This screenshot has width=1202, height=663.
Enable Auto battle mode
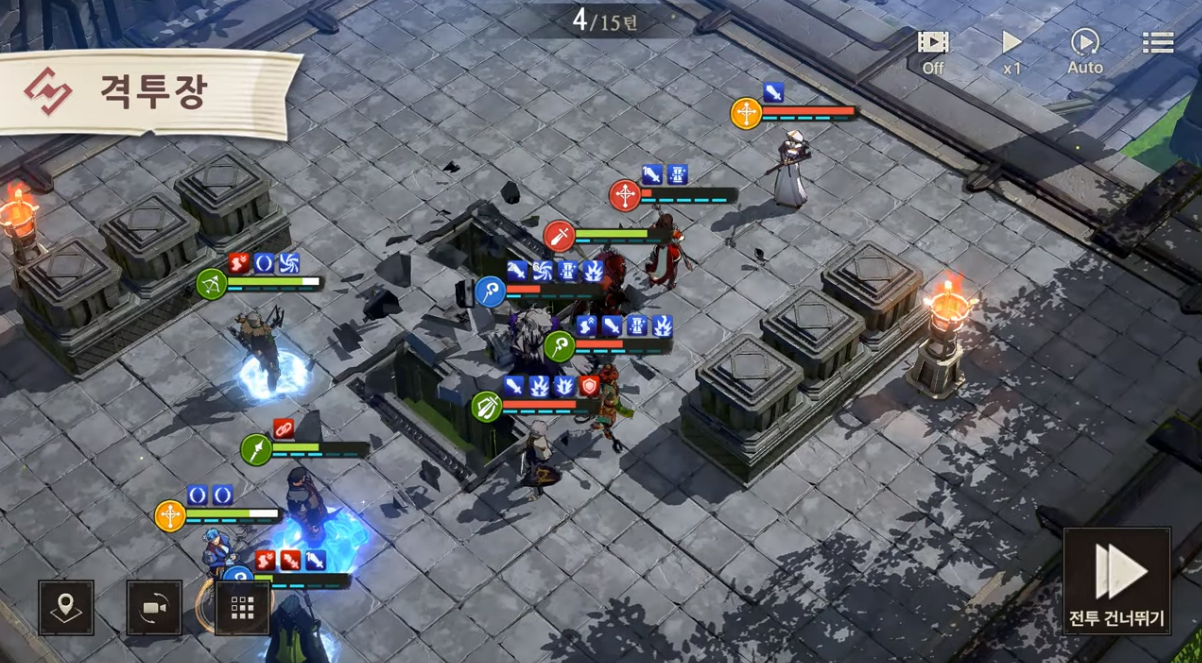point(1085,51)
